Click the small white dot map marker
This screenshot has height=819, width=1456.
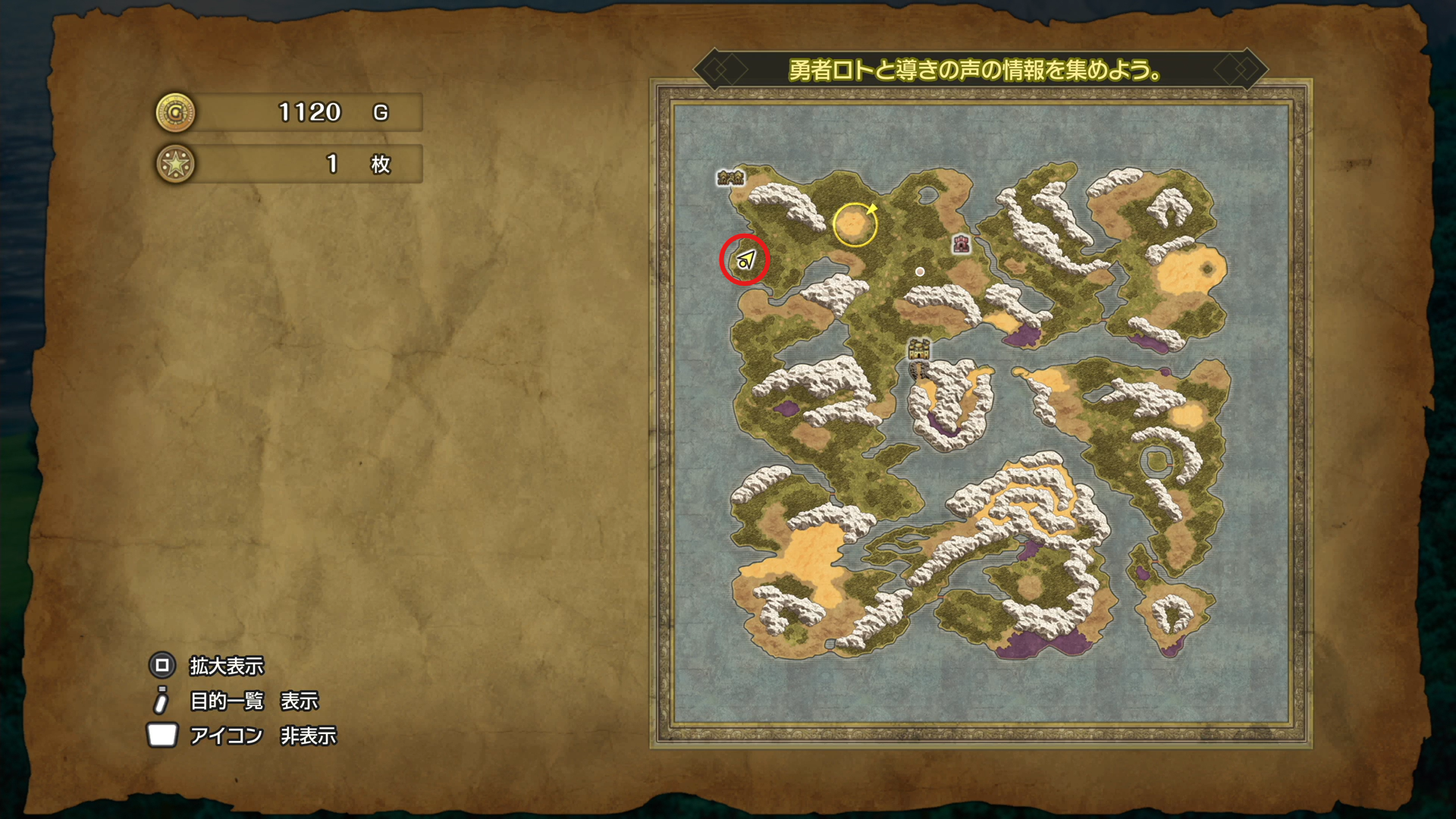[x=920, y=271]
